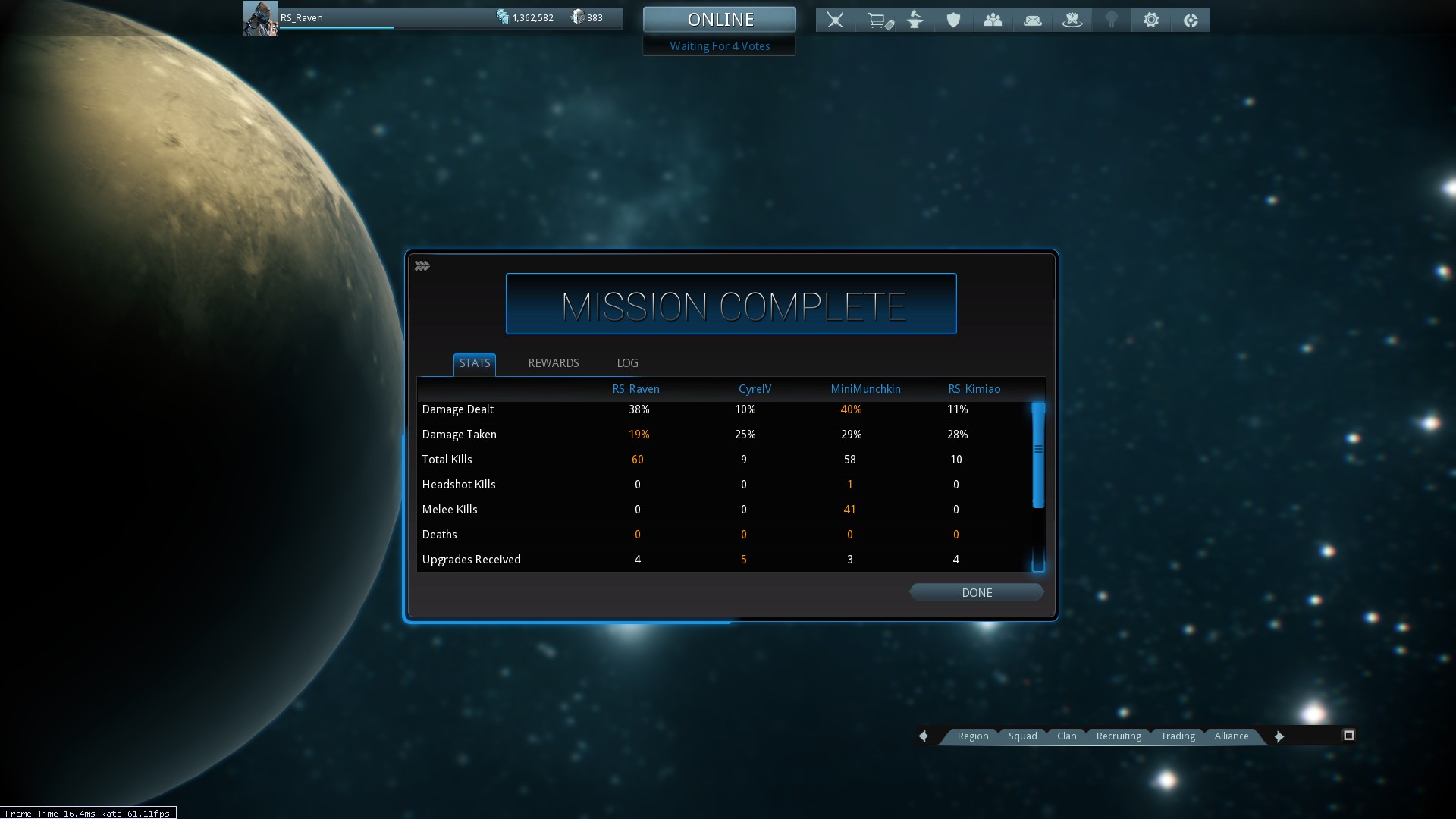Screen dimensions: 1456x819
Task: Select the Recruiting chat tab
Action: [1118, 736]
